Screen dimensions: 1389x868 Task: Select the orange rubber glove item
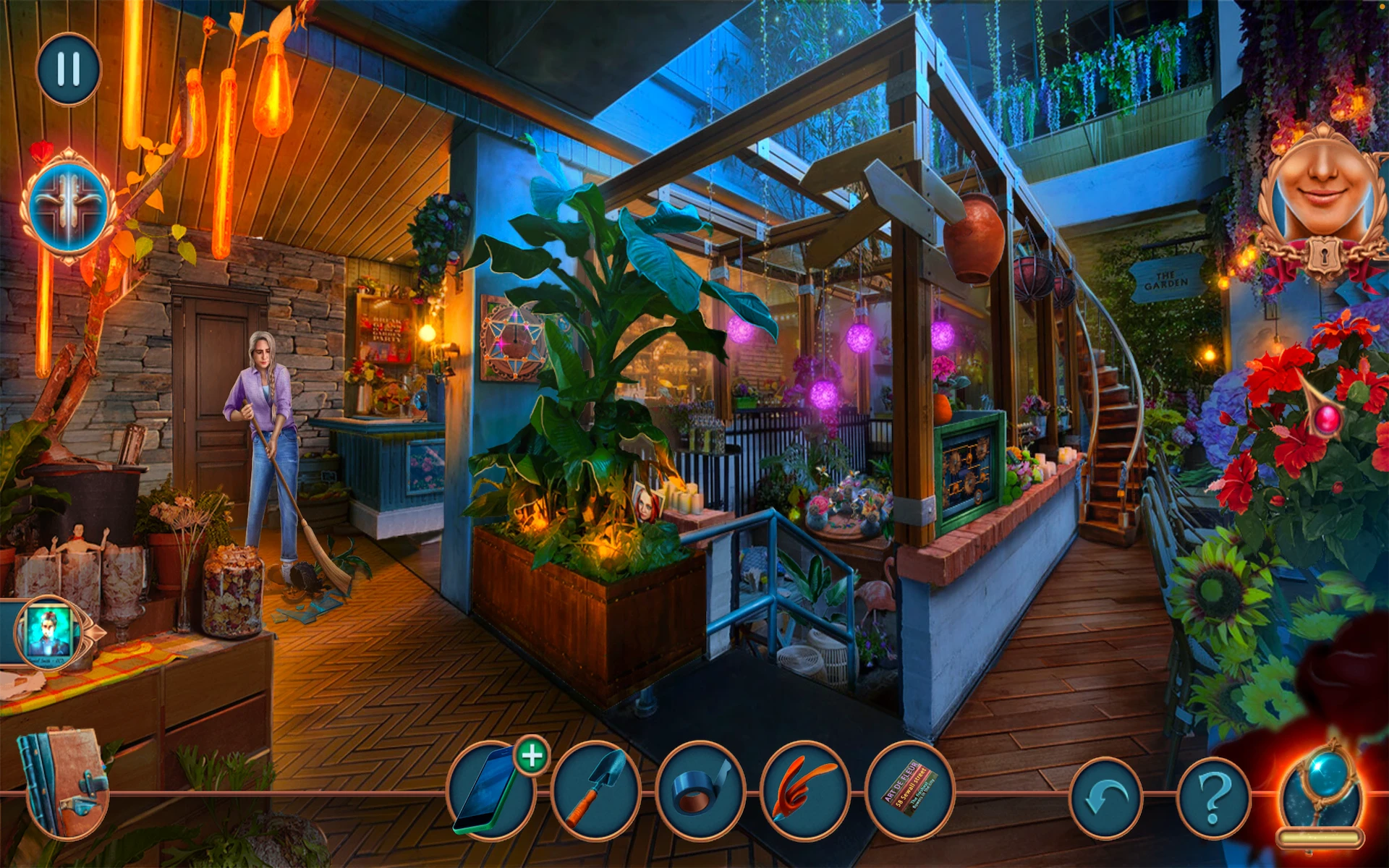tap(804, 791)
